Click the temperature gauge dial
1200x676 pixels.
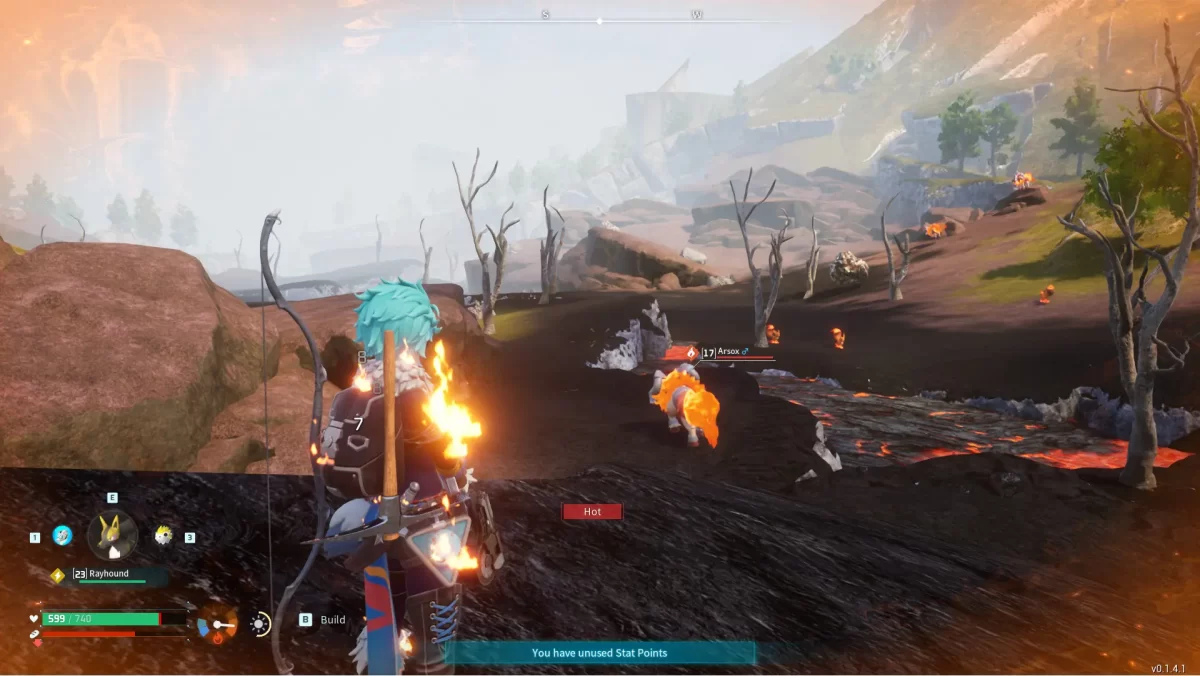click(217, 625)
